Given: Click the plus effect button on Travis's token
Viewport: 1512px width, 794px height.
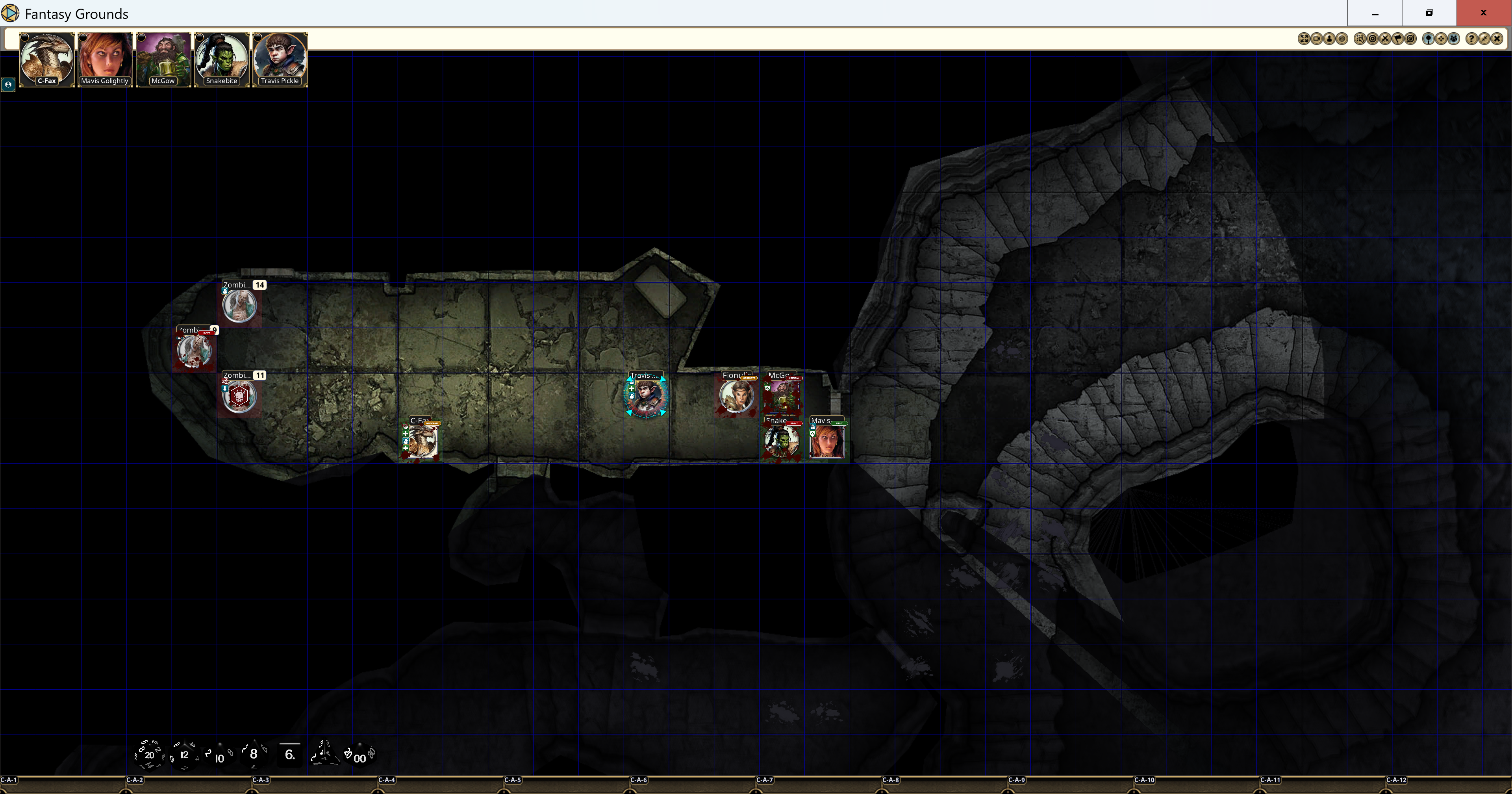Looking at the screenshot, I should click(x=632, y=389).
